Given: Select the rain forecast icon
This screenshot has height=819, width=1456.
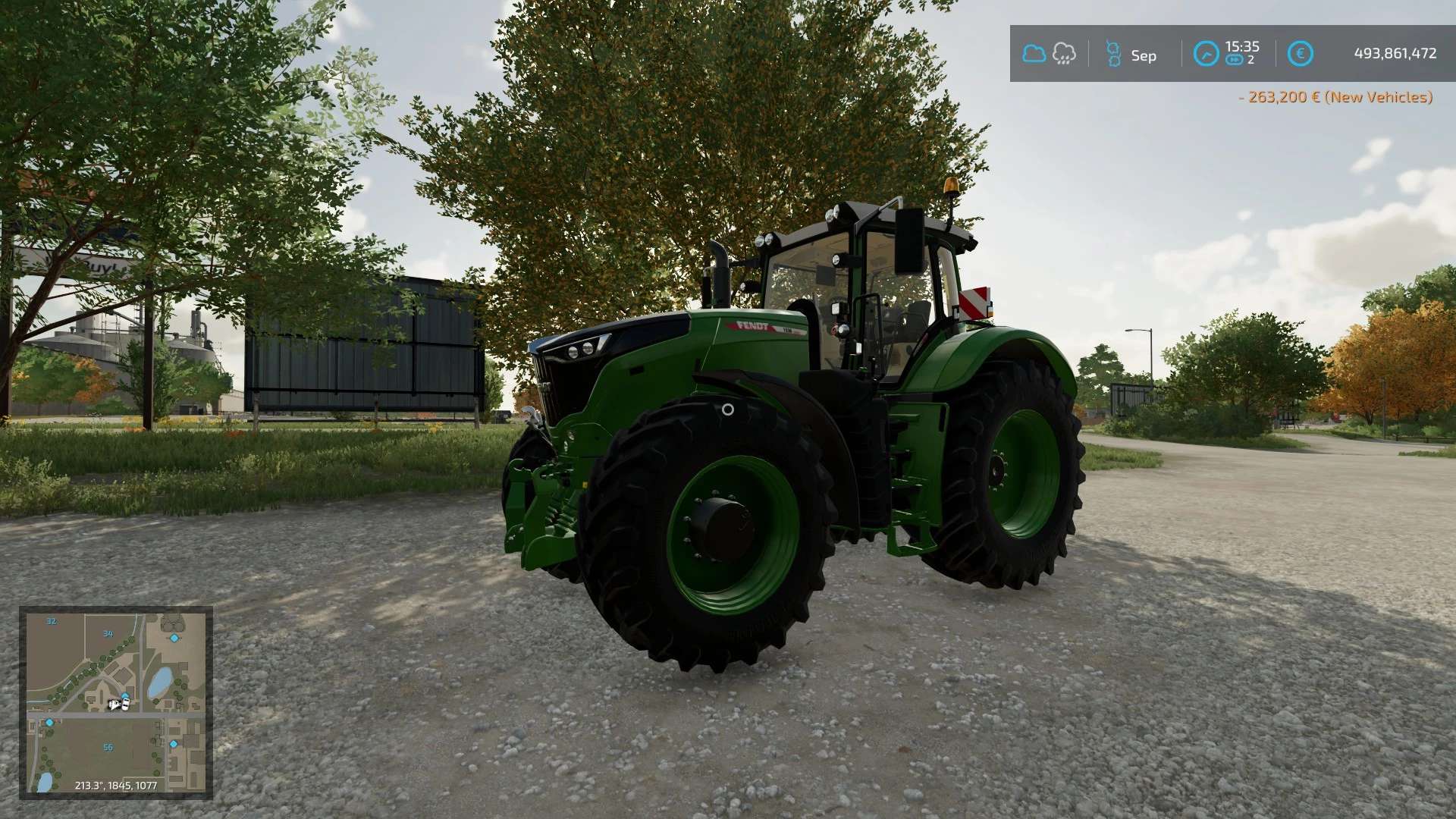Looking at the screenshot, I should (1064, 54).
